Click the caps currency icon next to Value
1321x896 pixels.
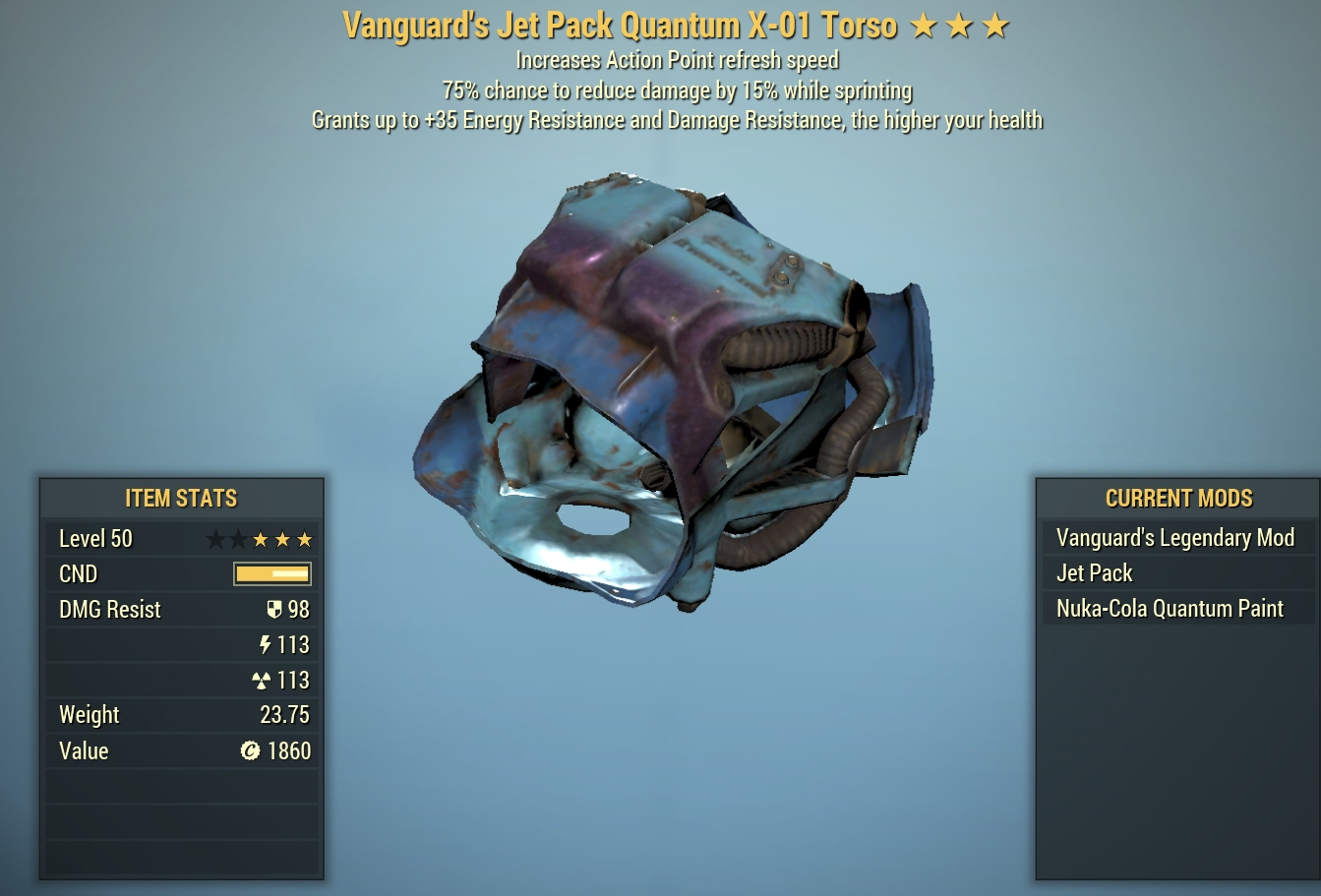[252, 750]
